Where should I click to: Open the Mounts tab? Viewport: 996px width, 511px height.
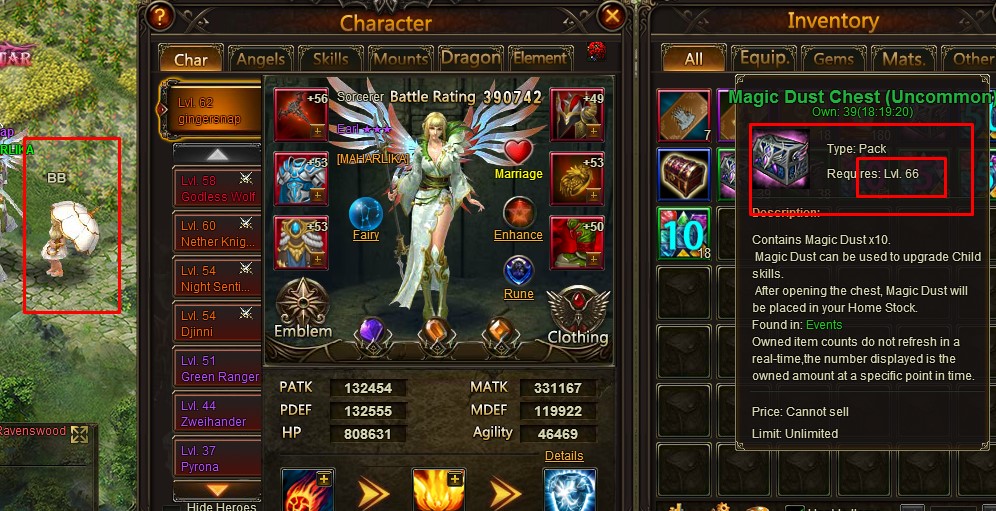point(400,59)
